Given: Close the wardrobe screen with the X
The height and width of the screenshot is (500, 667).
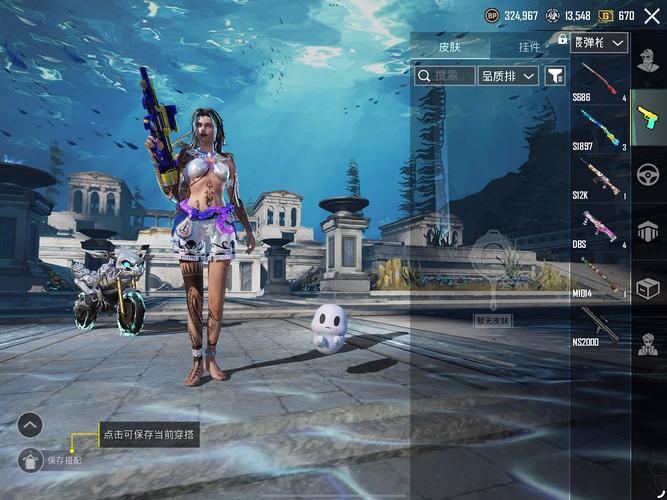Looking at the screenshot, I should 651,16.
